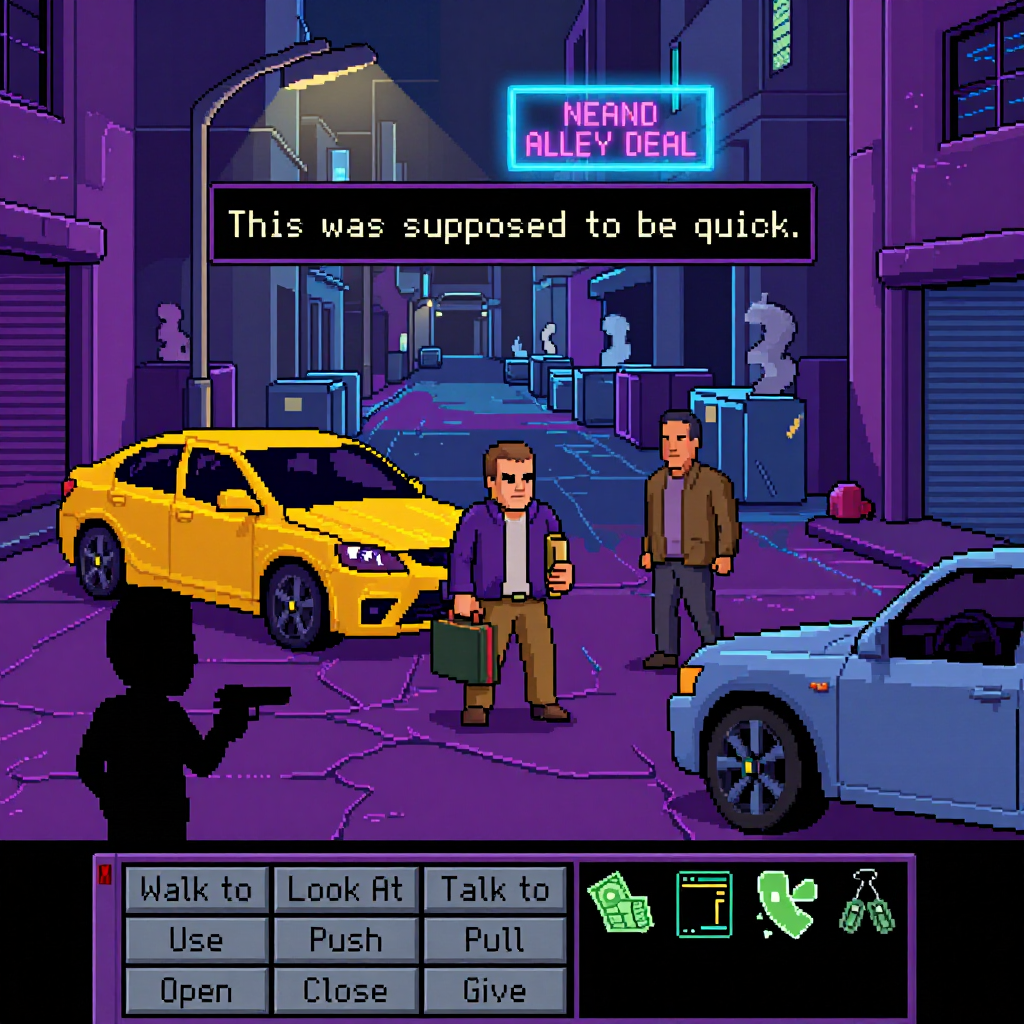Choose the hanging keys inventory item
The width and height of the screenshot is (1024, 1024).
coord(866,901)
